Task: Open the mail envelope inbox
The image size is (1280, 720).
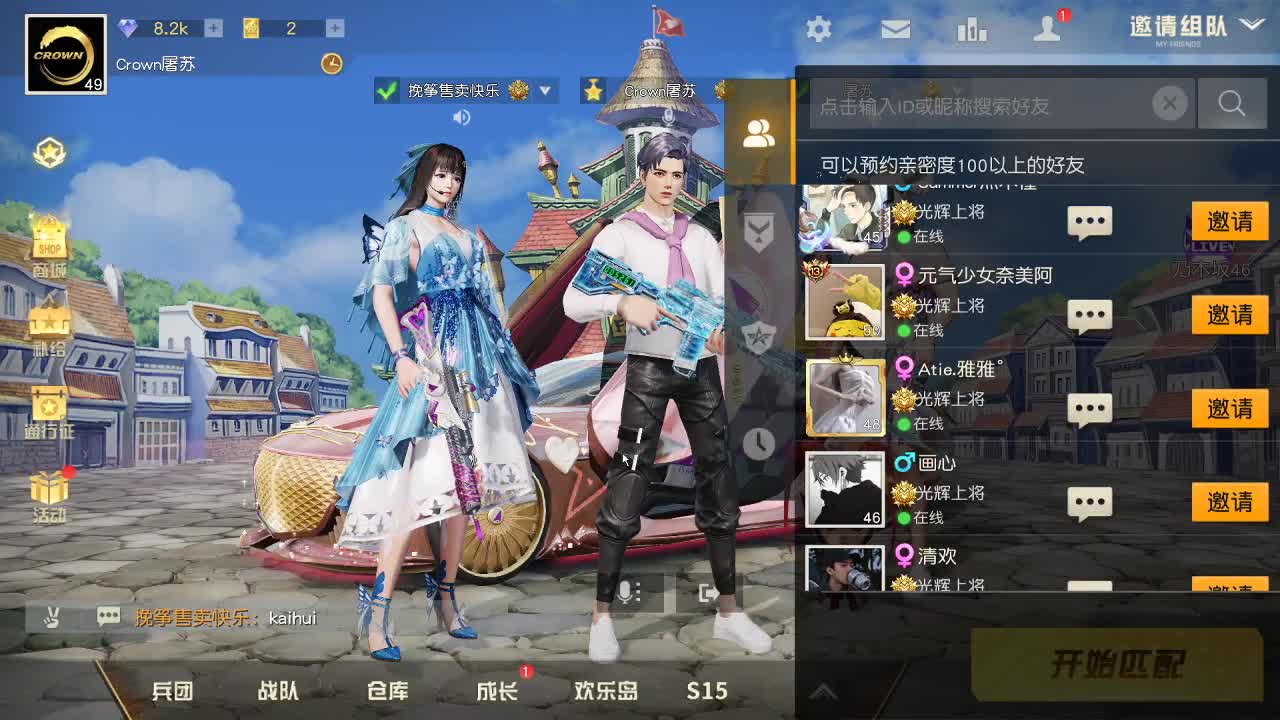Action: click(x=896, y=30)
